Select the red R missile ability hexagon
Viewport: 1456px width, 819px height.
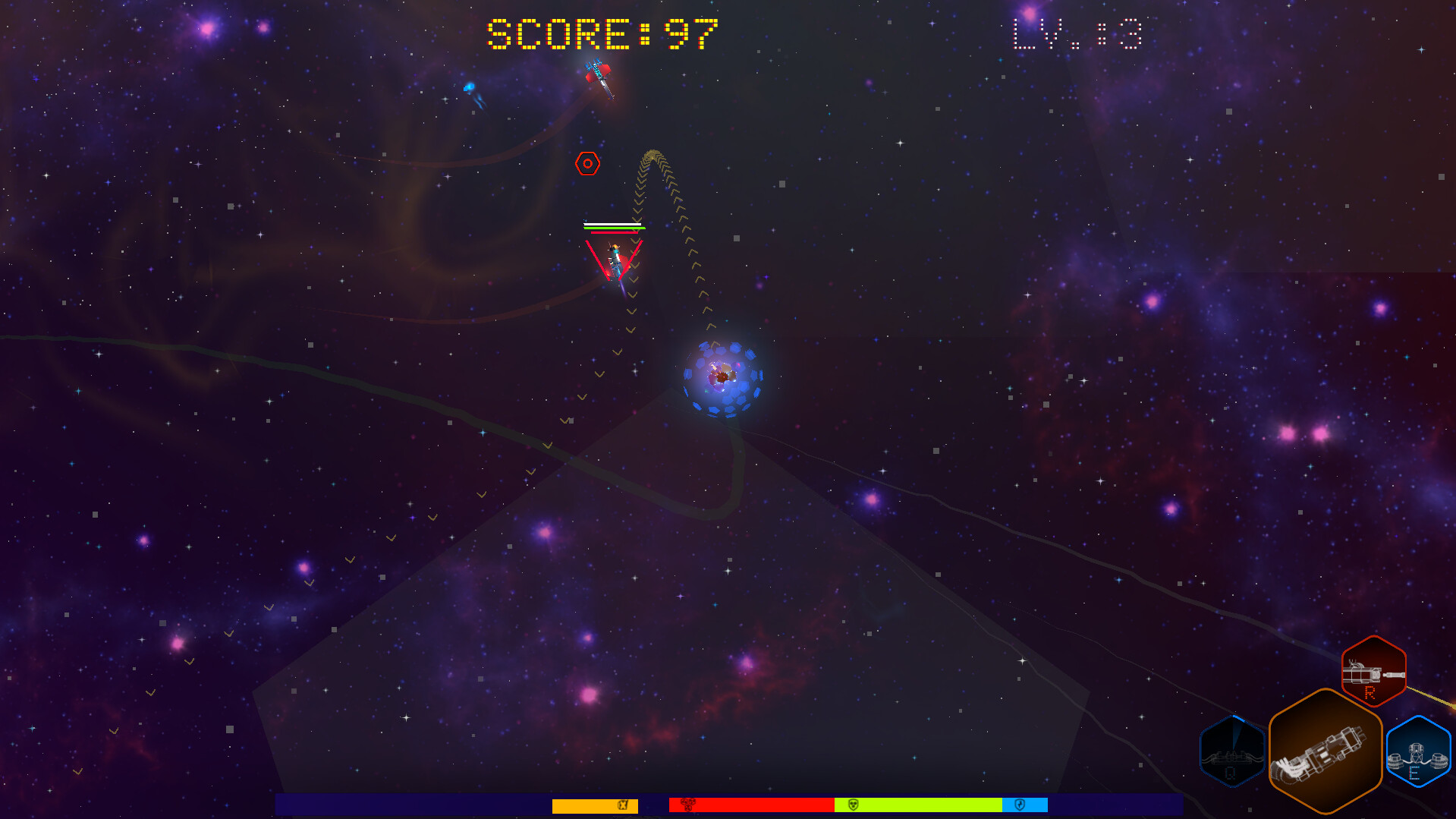point(1373,672)
